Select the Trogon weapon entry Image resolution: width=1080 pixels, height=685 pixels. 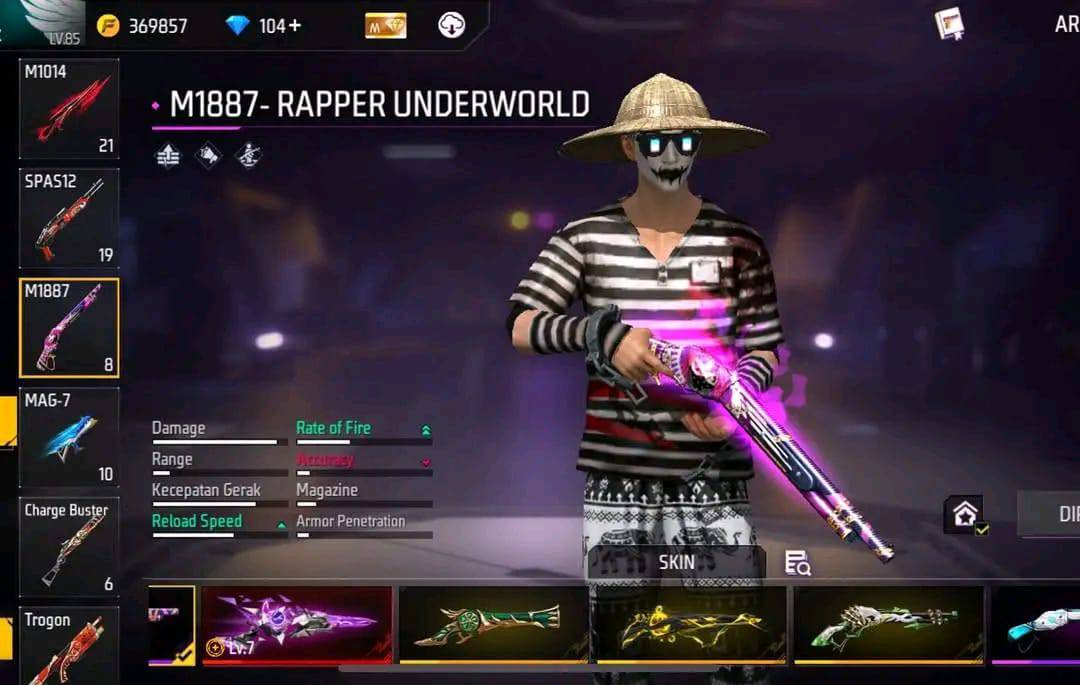point(68,646)
